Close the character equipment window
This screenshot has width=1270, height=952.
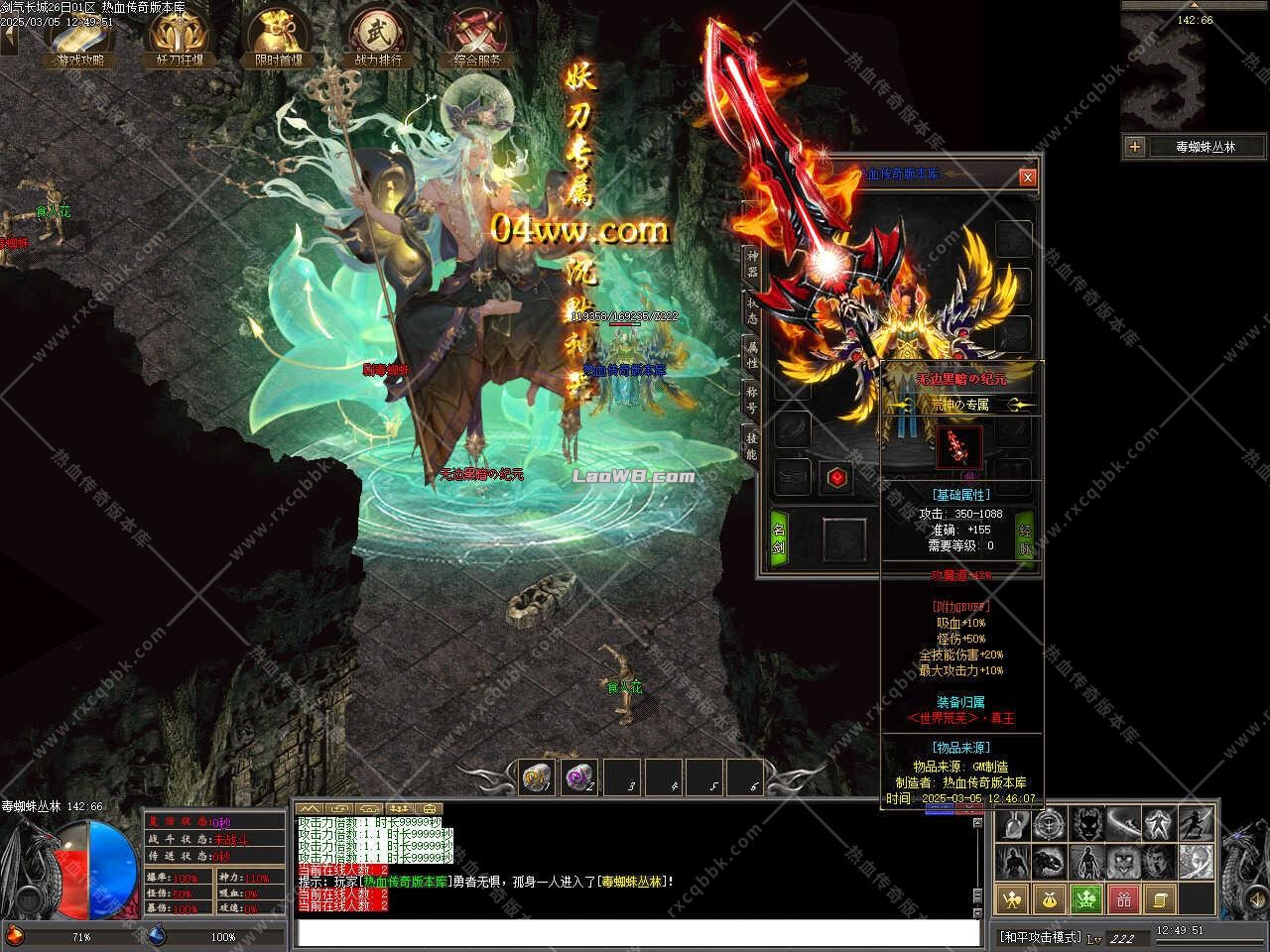pos(1028,178)
